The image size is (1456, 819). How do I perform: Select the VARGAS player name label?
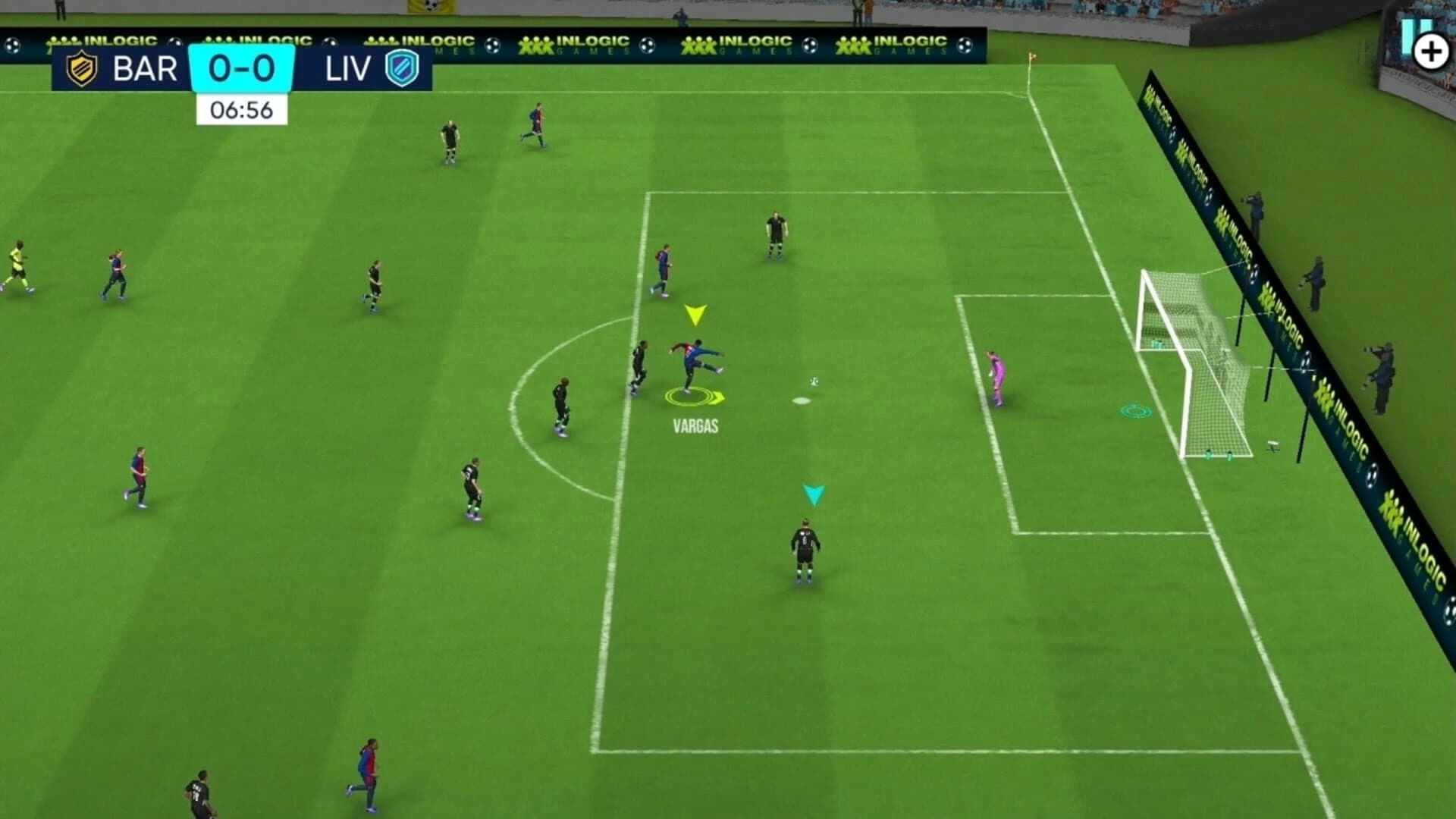point(695,426)
